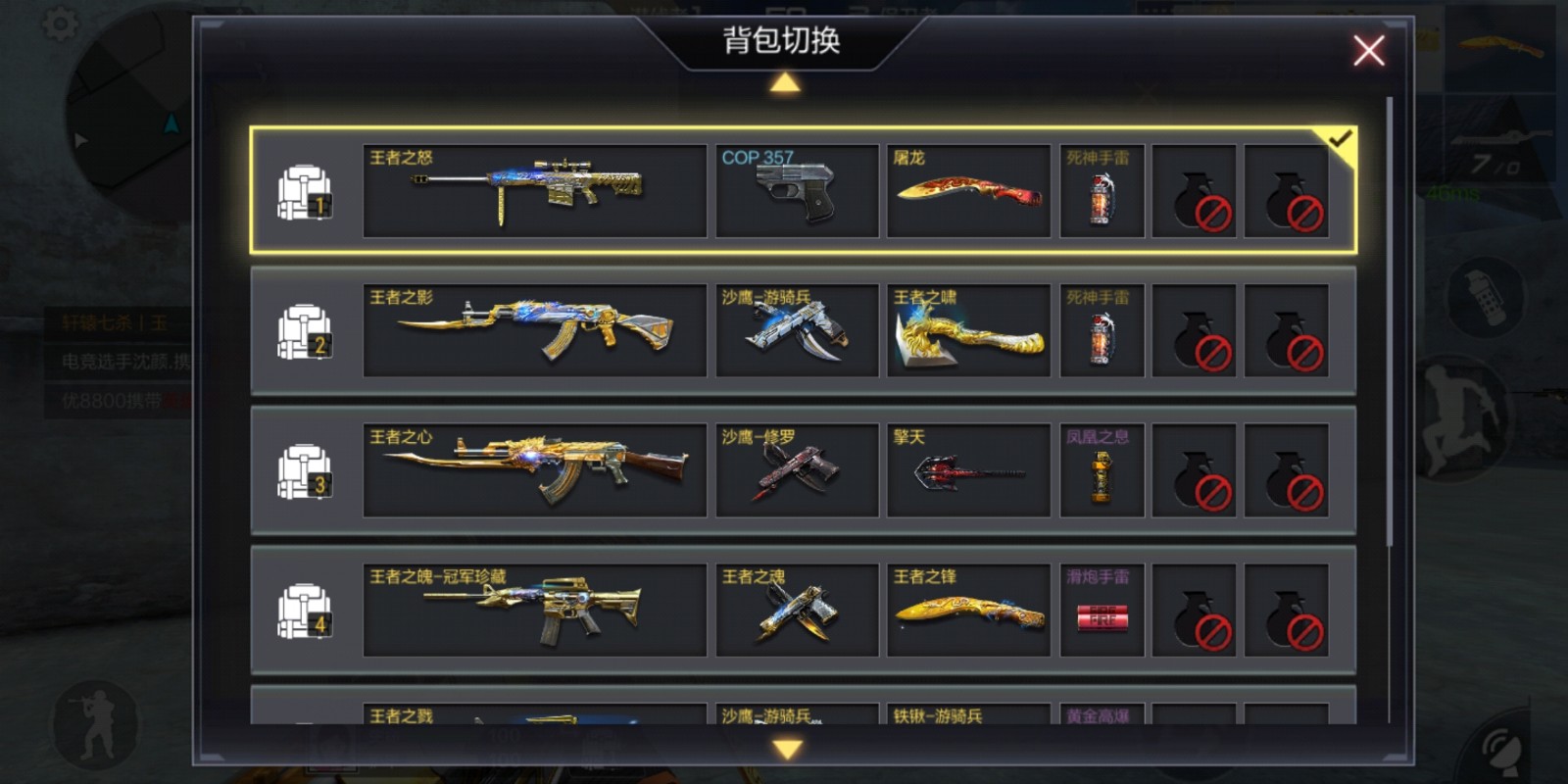Select backpack 3 to equip it

[x=304, y=470]
